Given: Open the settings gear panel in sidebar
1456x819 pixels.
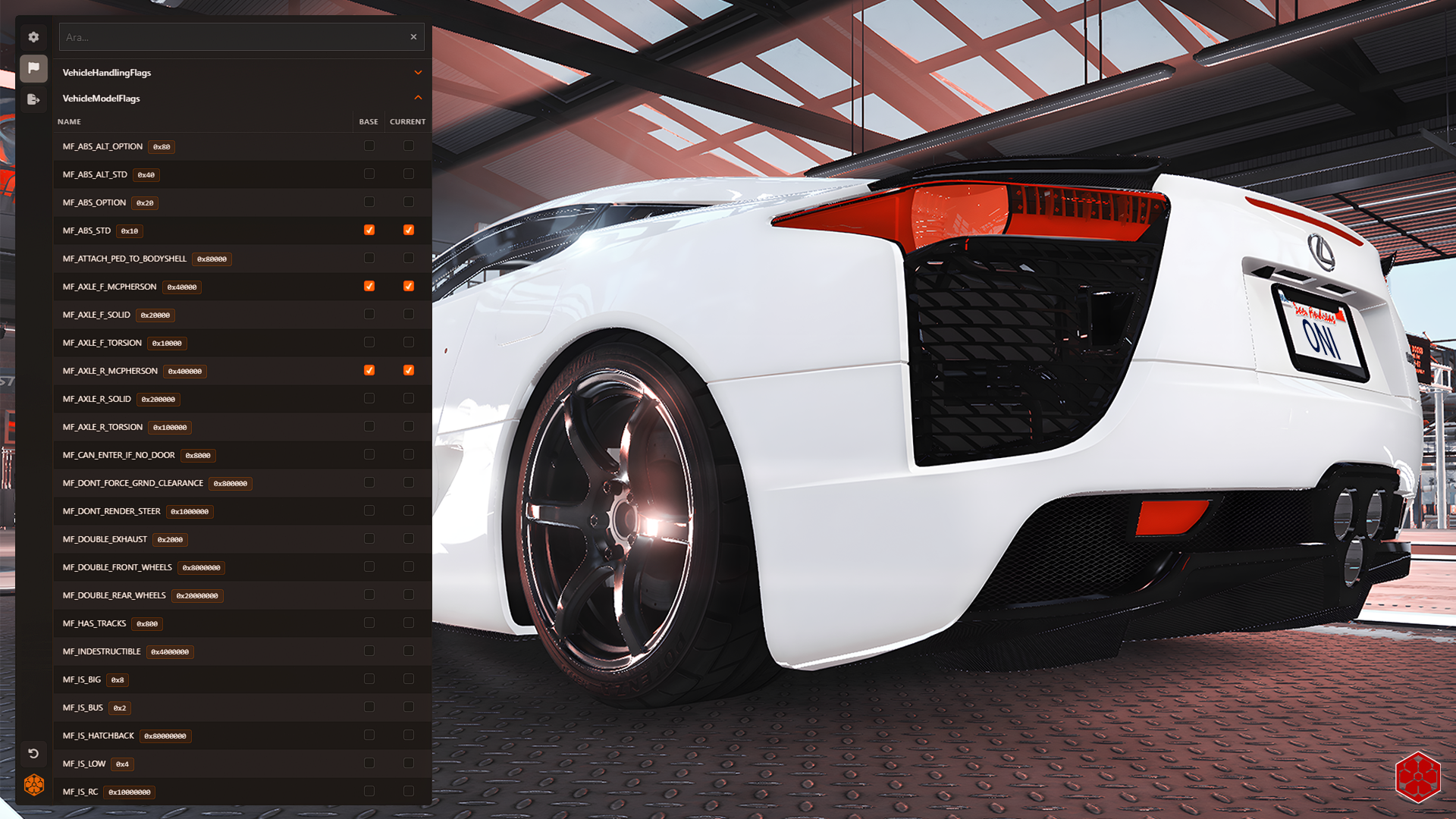Looking at the screenshot, I should pos(33,36).
